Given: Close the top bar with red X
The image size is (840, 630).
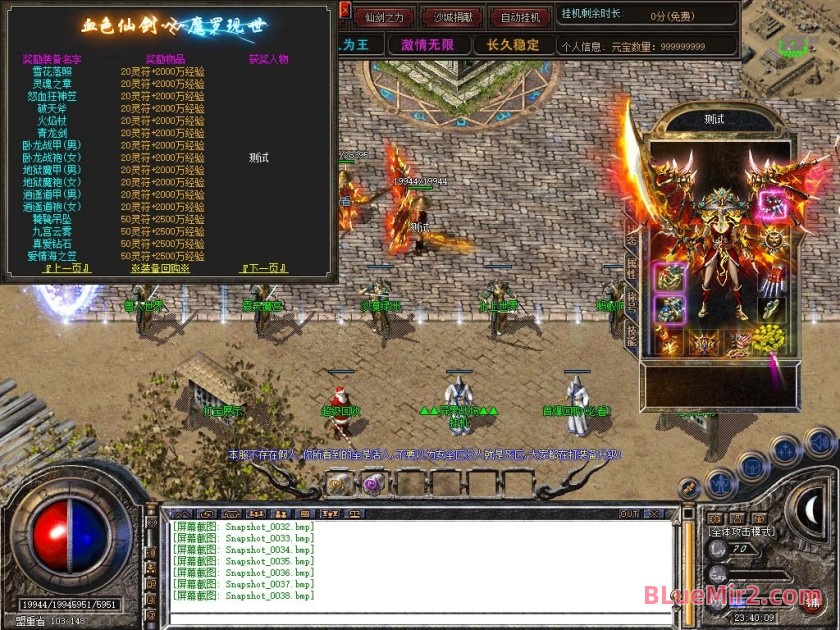Looking at the screenshot, I should click(345, 10).
